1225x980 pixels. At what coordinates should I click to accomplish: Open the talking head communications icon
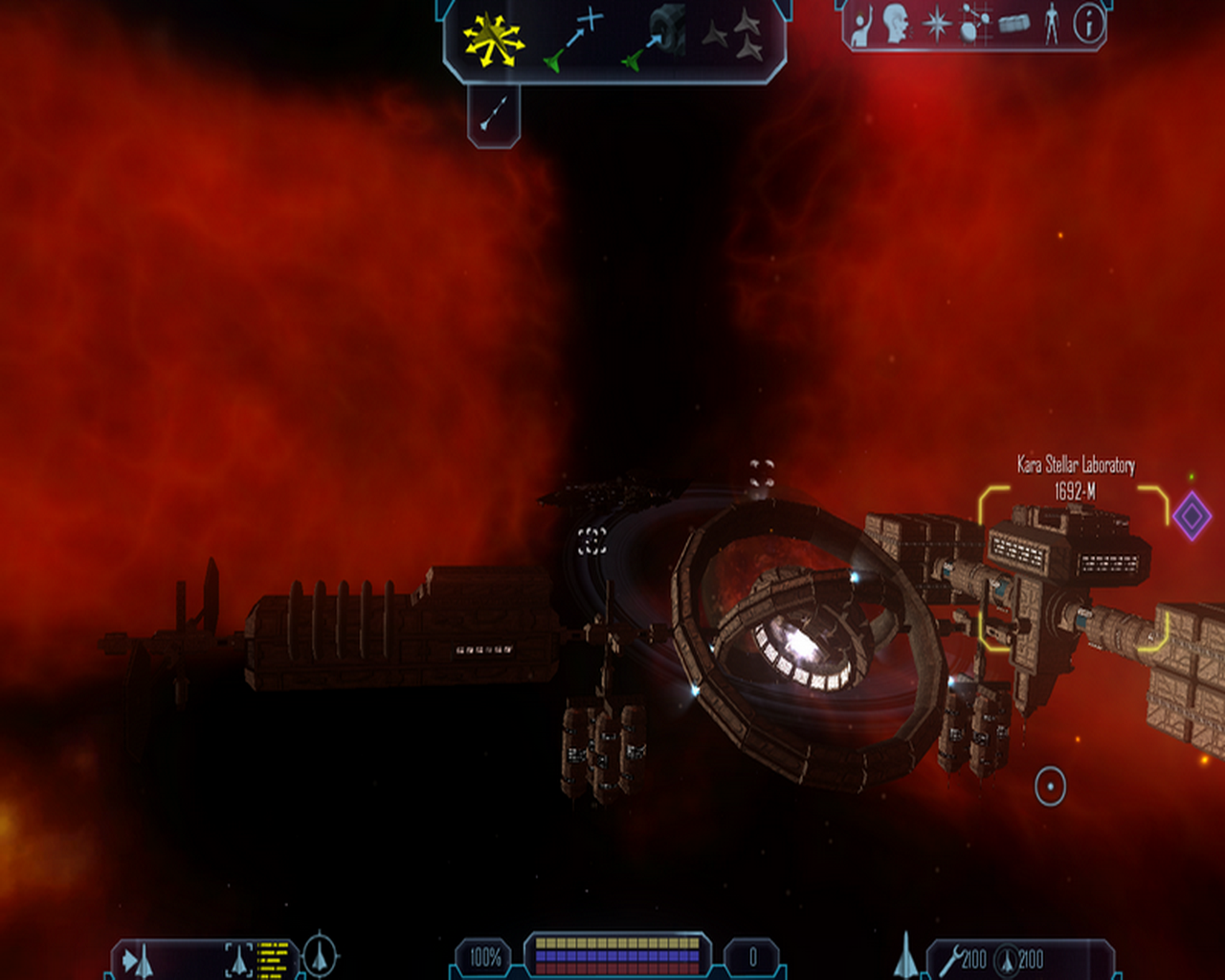[897, 24]
